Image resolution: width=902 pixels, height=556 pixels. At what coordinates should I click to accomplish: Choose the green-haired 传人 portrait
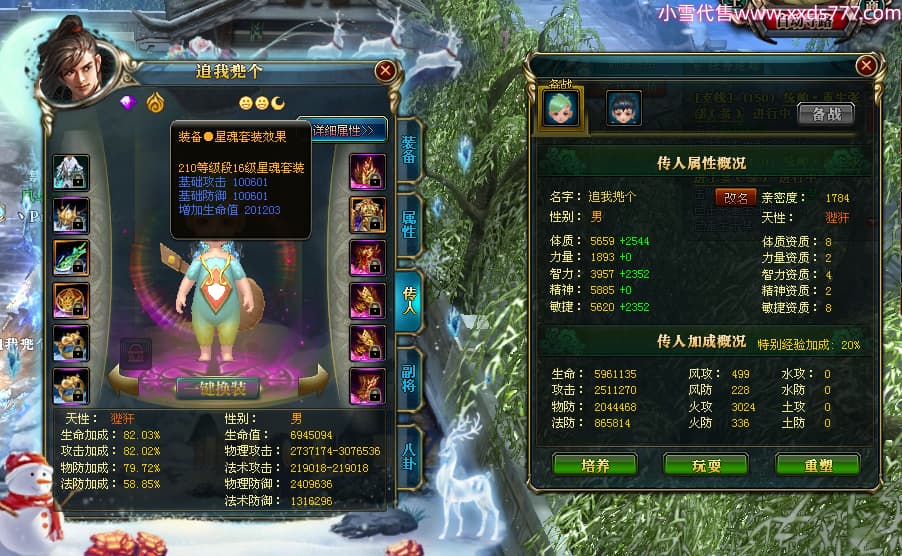click(561, 108)
